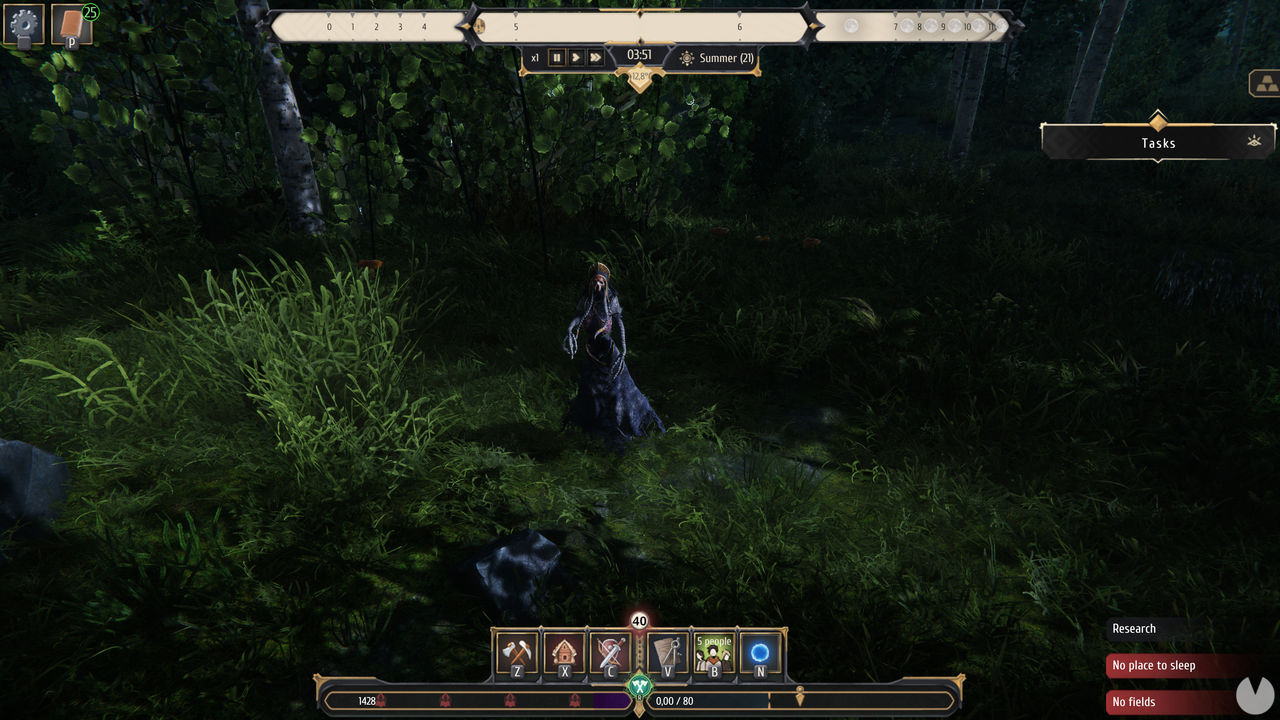View the No fields warning

1134,702
